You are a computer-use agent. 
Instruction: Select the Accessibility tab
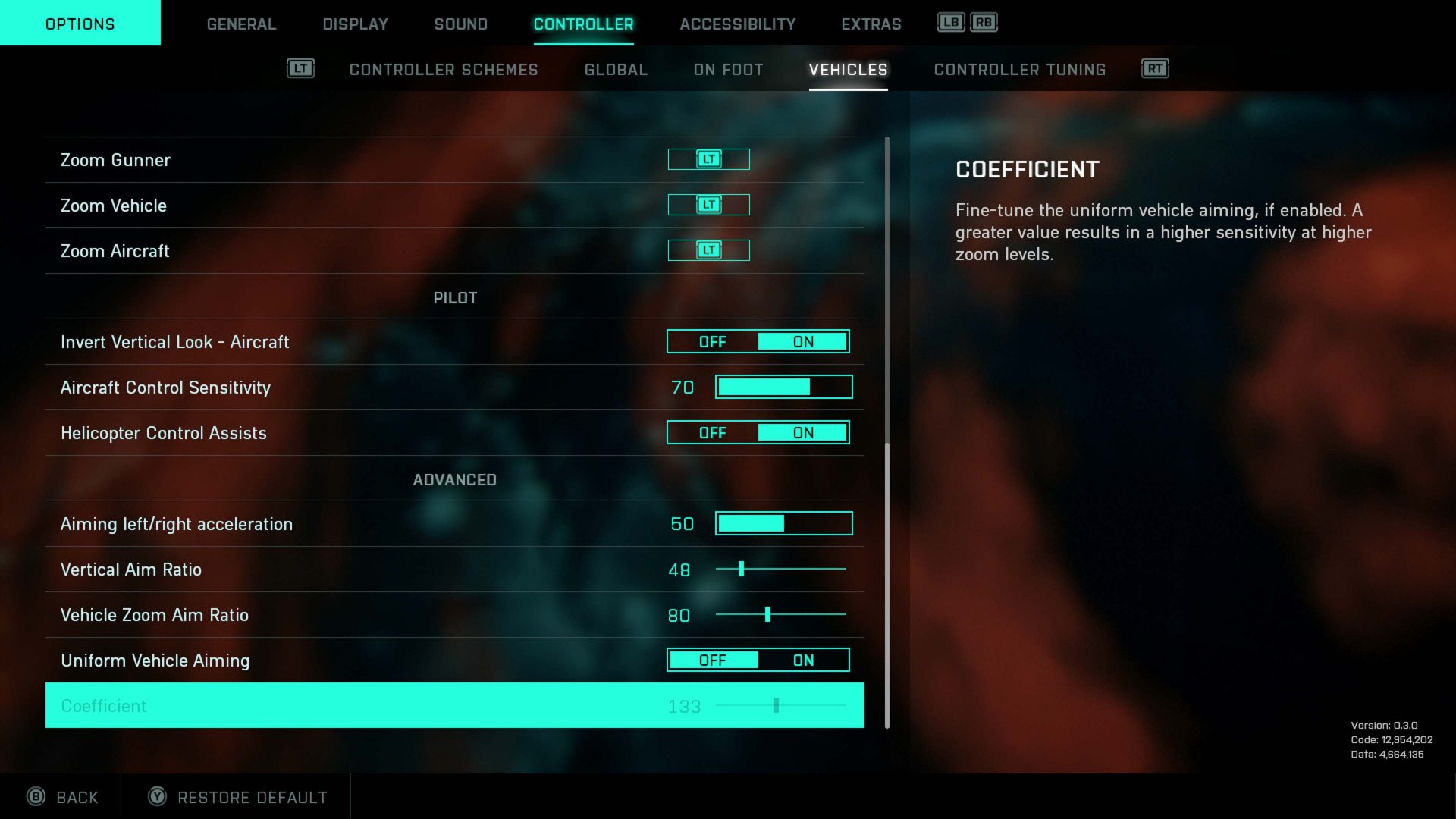737,24
